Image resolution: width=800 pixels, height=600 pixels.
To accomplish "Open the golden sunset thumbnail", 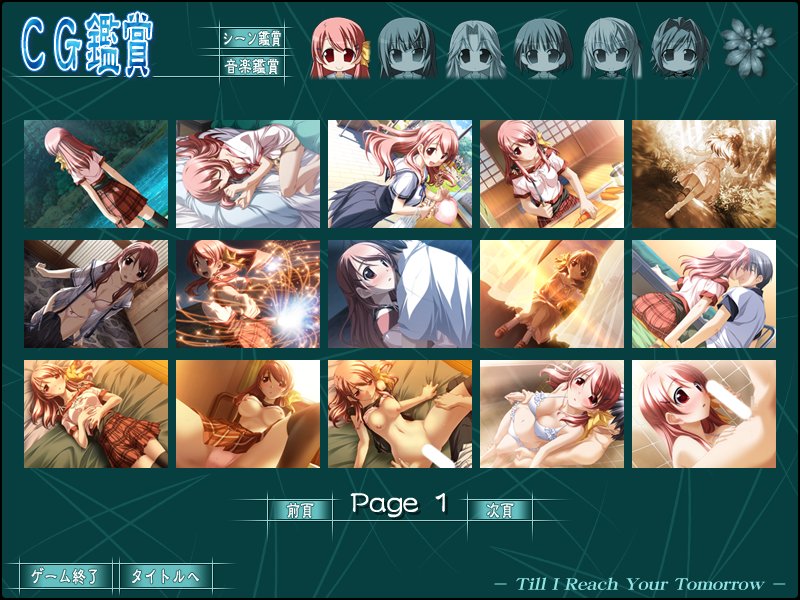I will point(552,294).
